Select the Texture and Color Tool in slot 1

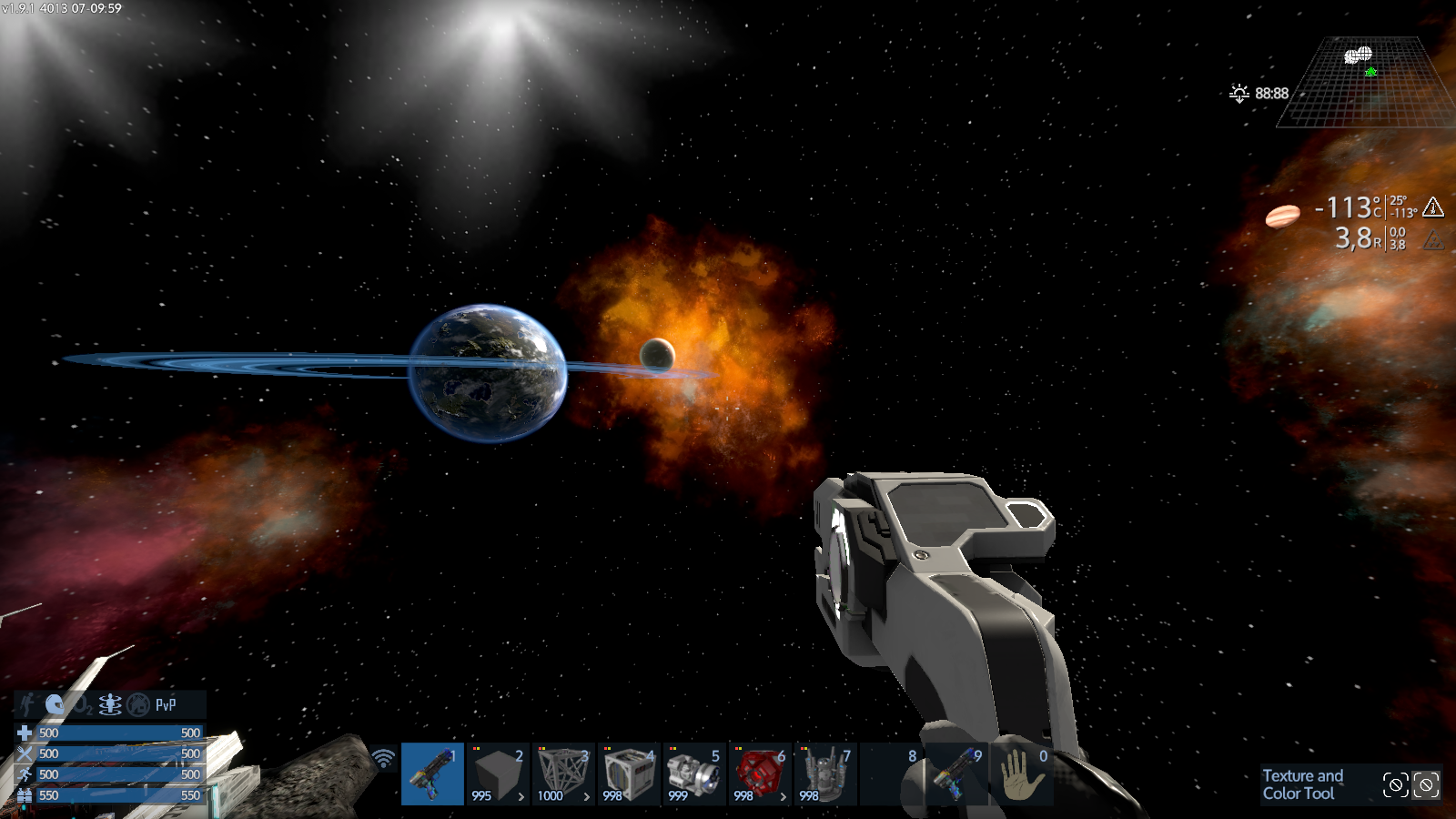point(432,773)
